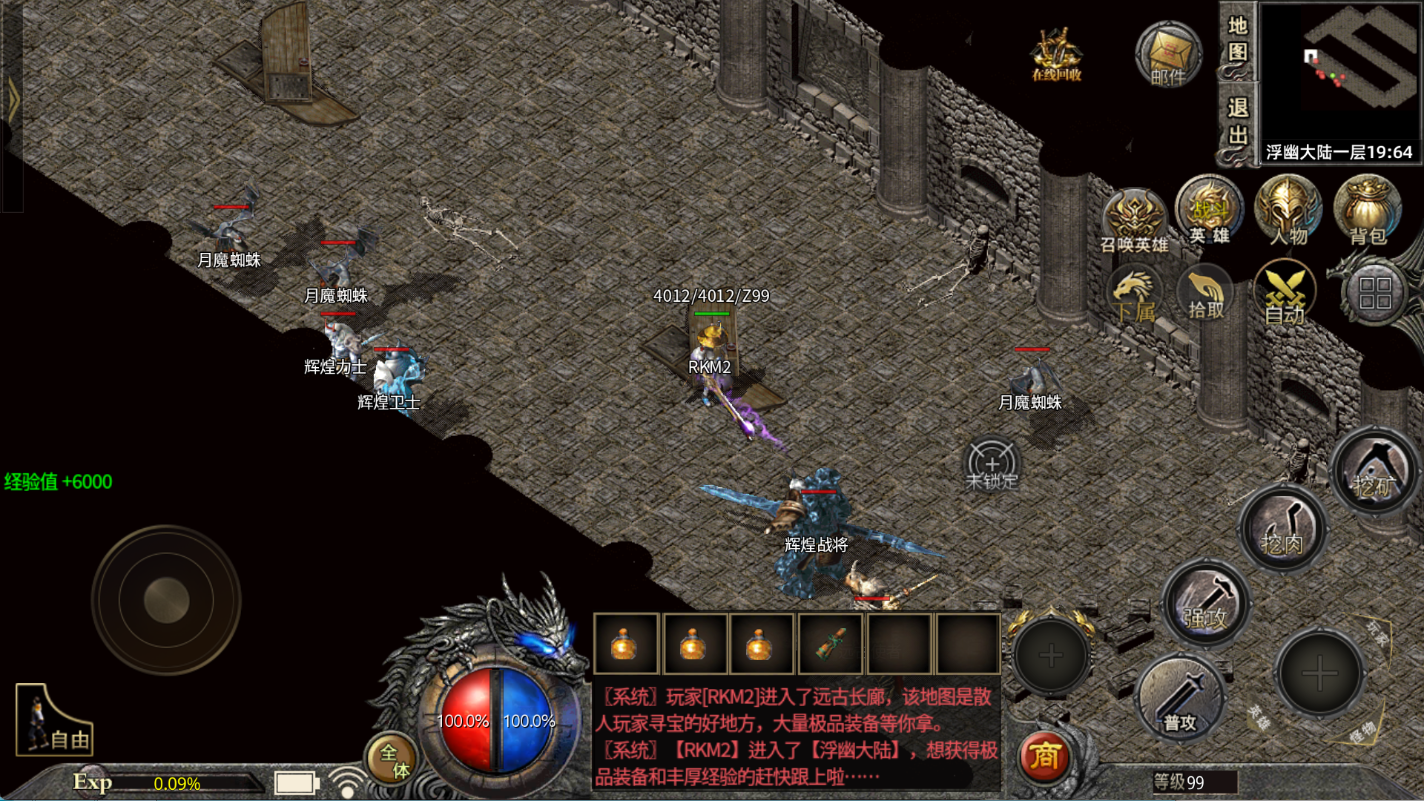Image resolution: width=1424 pixels, height=801 pixels.
Task: Open the red 商 shop button
Action: point(1045,757)
